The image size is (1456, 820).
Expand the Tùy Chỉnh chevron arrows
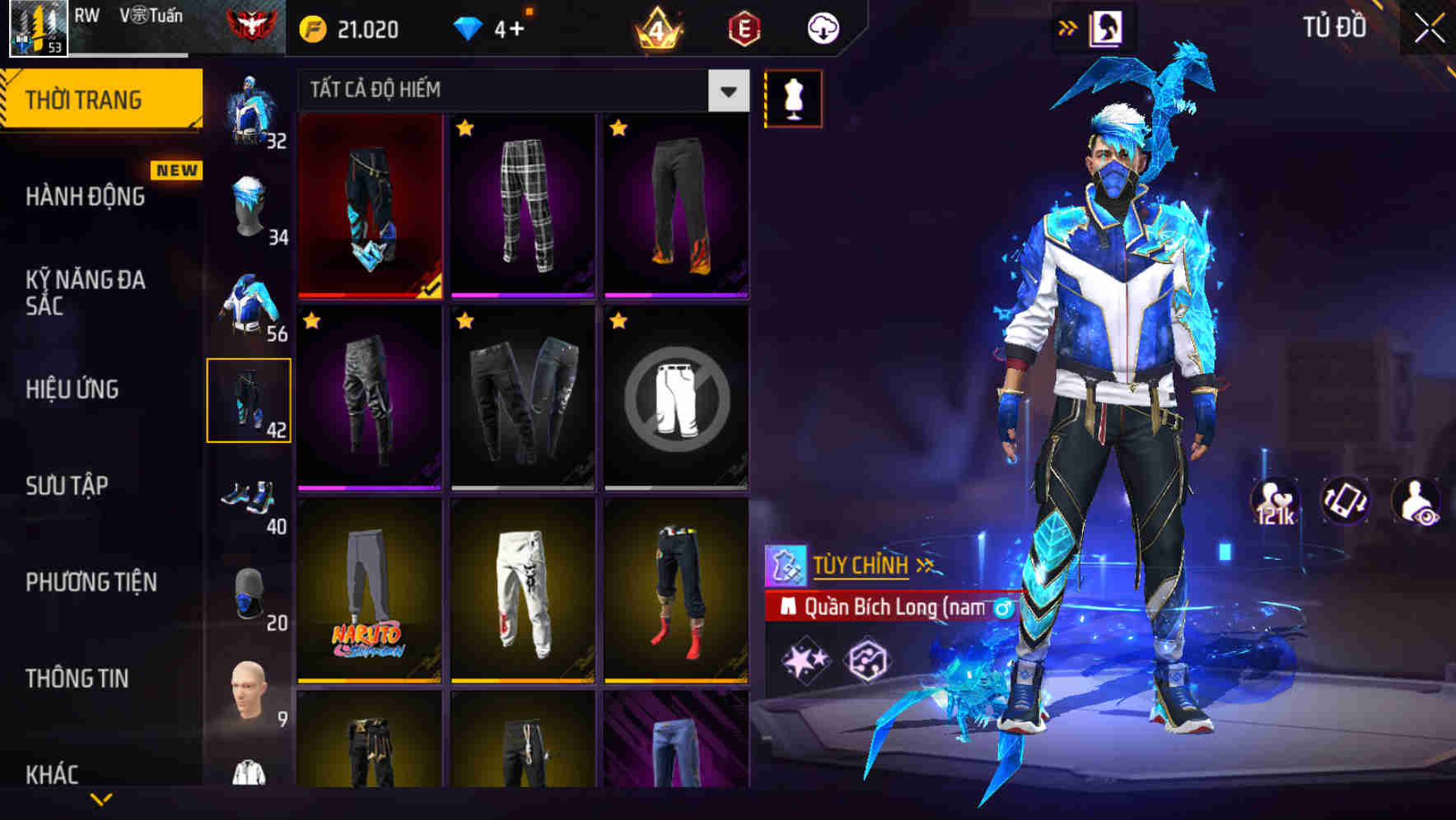coord(925,565)
